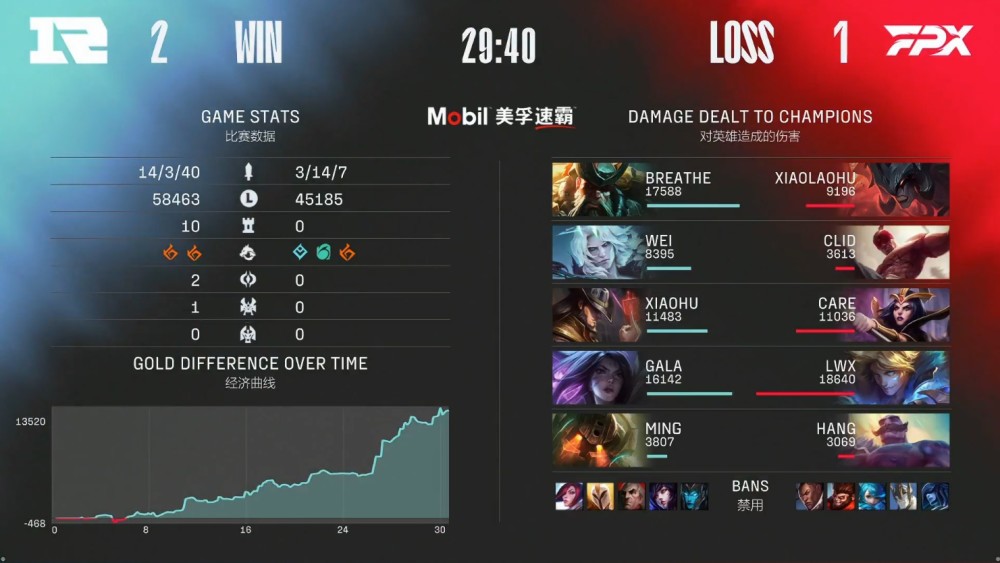
Task: Choose Xiaohu's champion portrait
Action: coord(597,315)
